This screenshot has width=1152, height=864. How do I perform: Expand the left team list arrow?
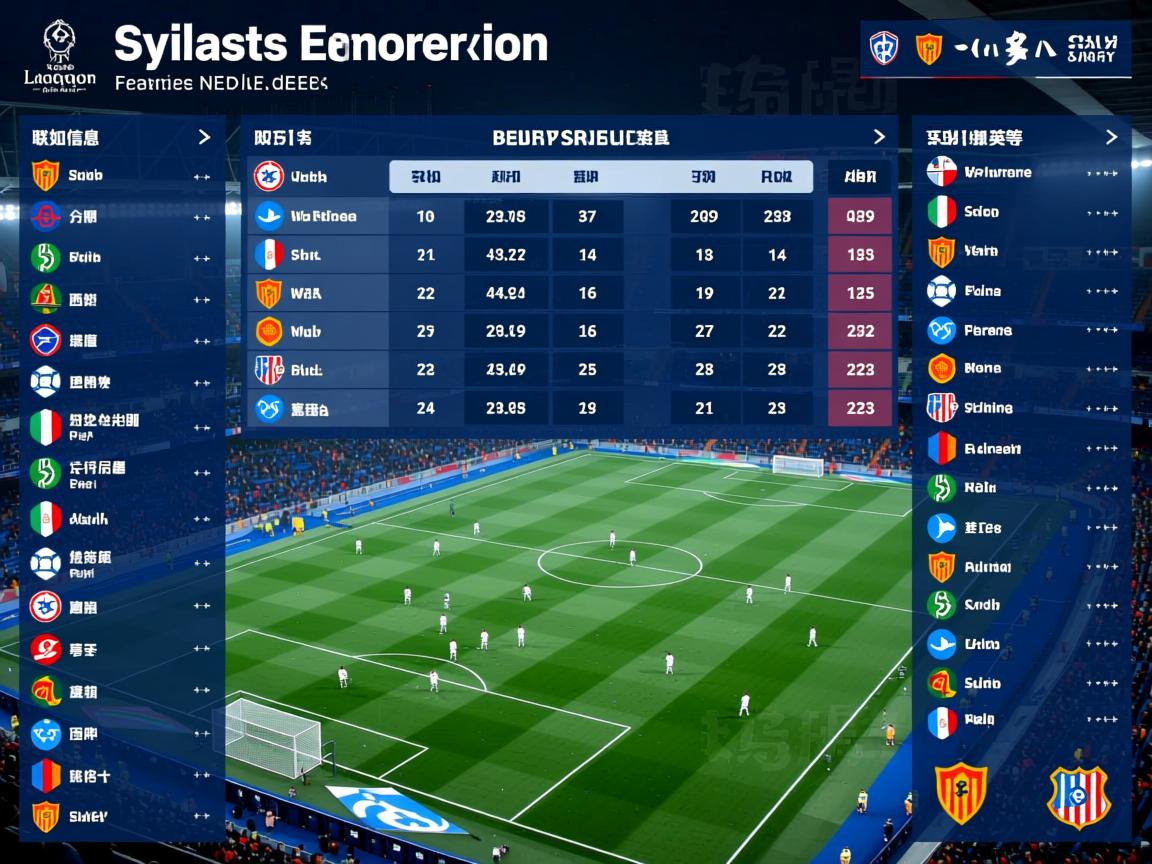(204, 137)
